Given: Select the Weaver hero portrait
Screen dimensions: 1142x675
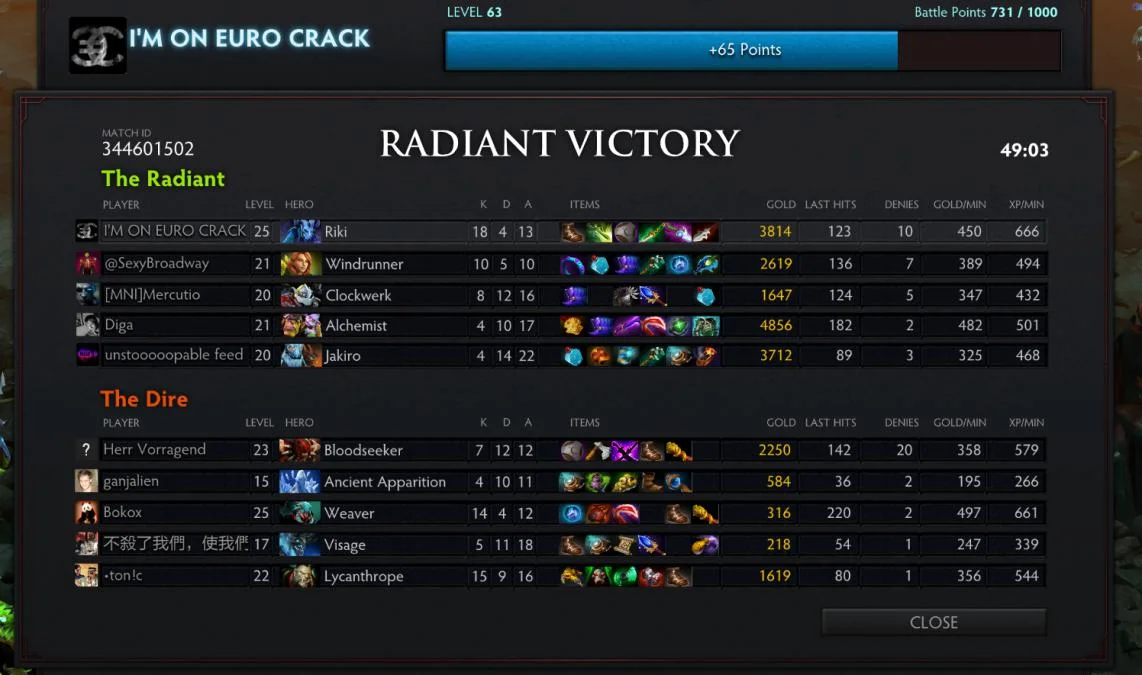Looking at the screenshot, I should (300, 514).
